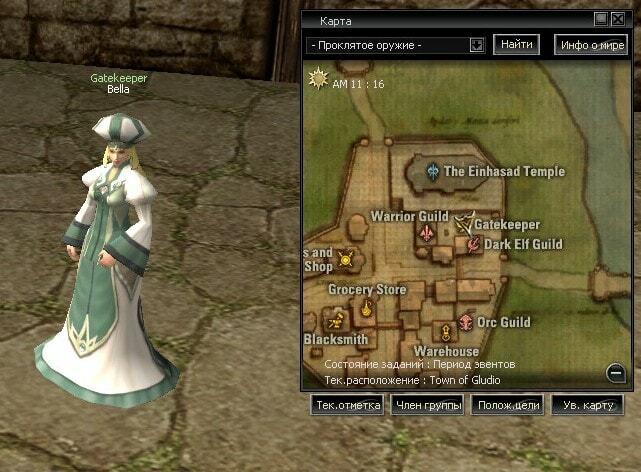Close the Карта map window
The height and width of the screenshot is (472, 641).
coord(616,19)
